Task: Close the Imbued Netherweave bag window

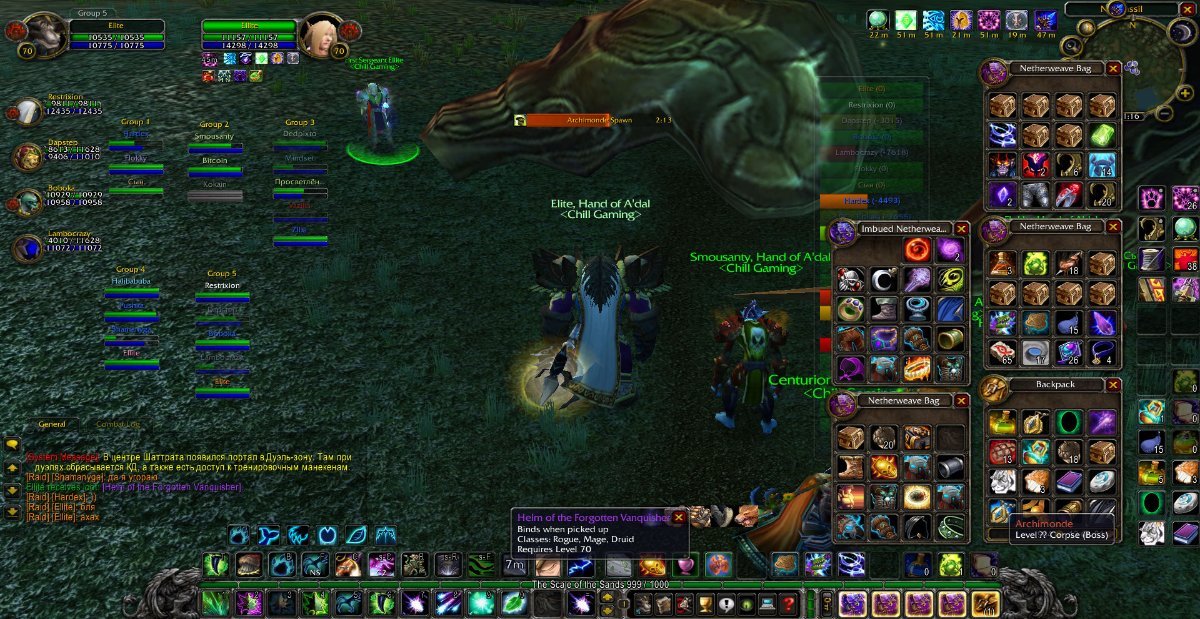Action: [961, 229]
